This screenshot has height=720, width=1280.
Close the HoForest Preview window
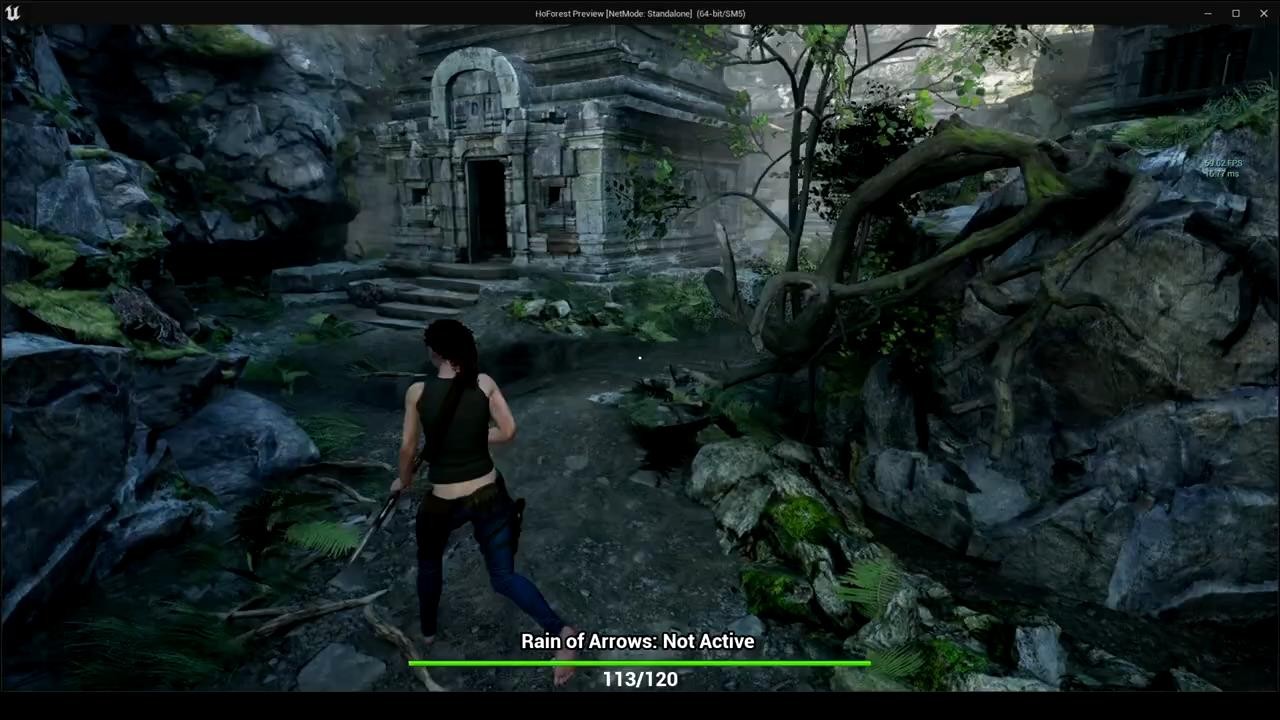click(x=1262, y=13)
